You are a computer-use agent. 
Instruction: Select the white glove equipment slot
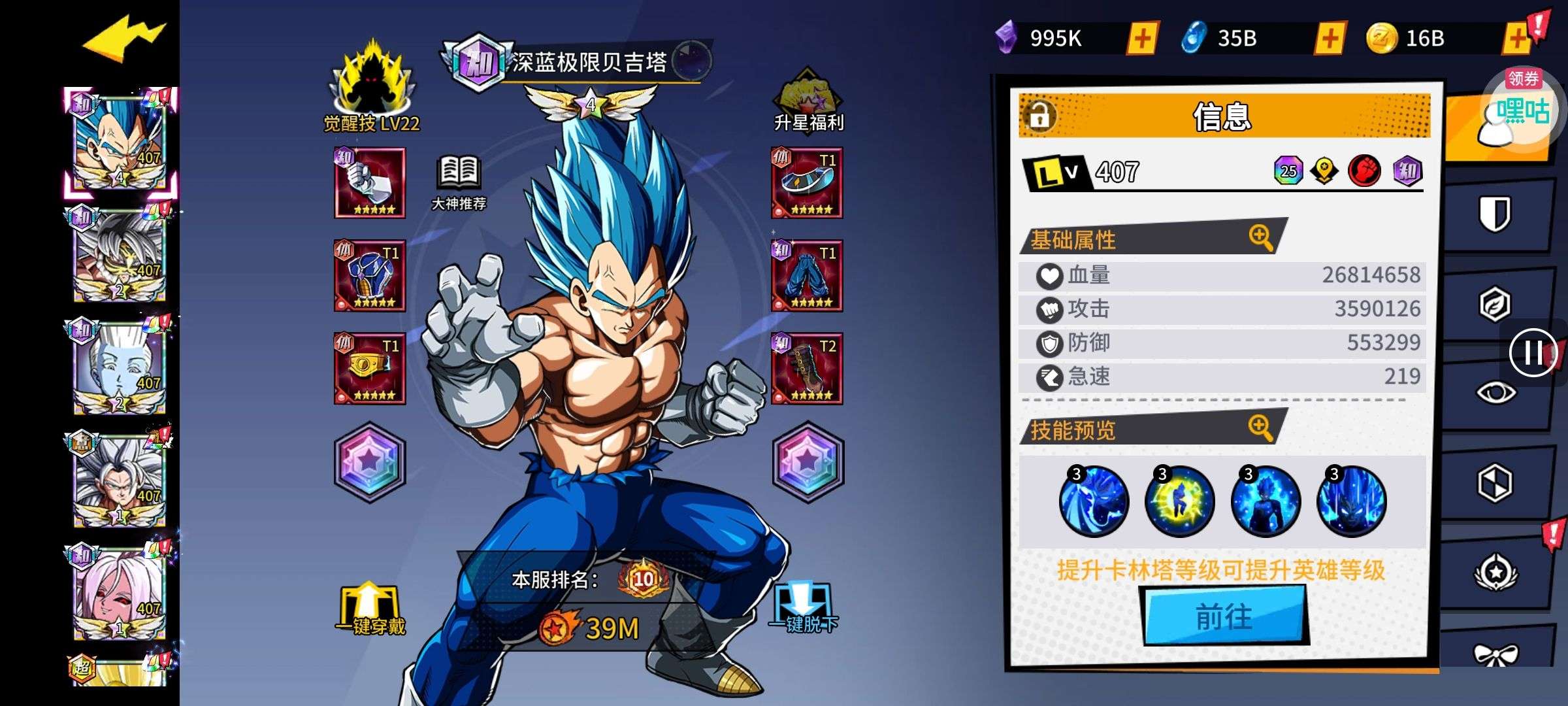coord(370,183)
